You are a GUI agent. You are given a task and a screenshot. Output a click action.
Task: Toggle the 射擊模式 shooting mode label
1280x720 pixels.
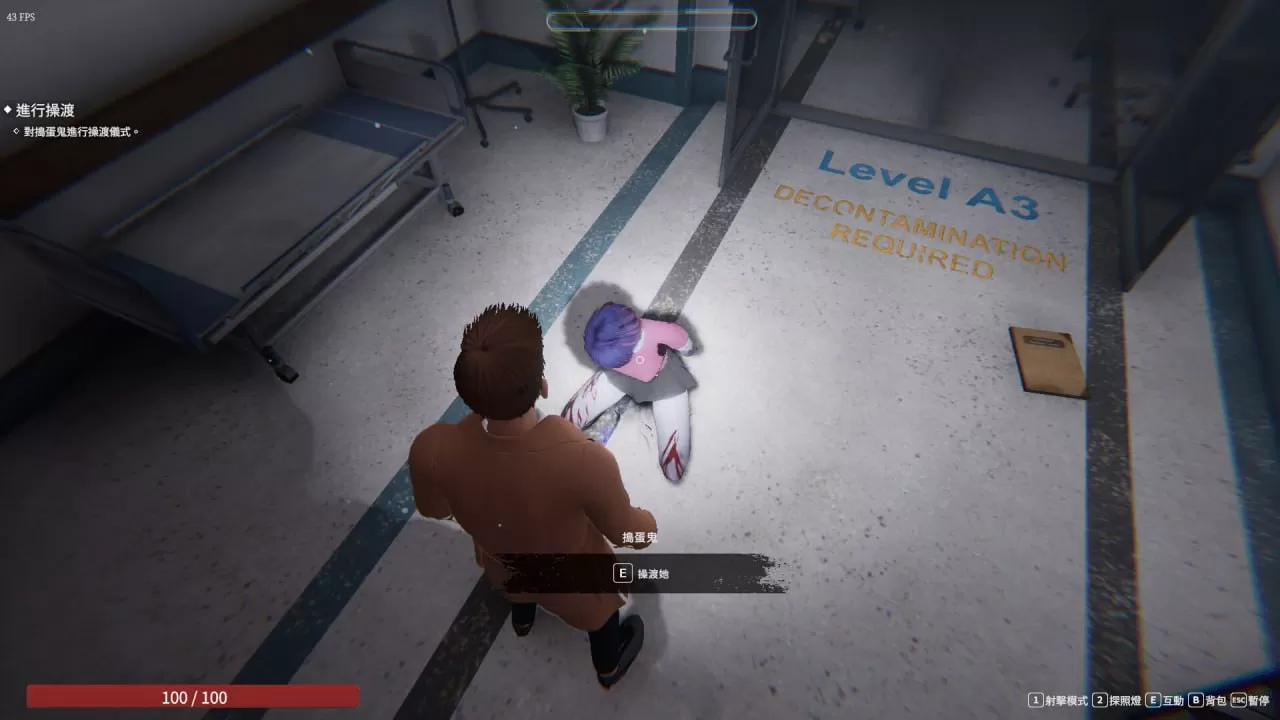1066,700
